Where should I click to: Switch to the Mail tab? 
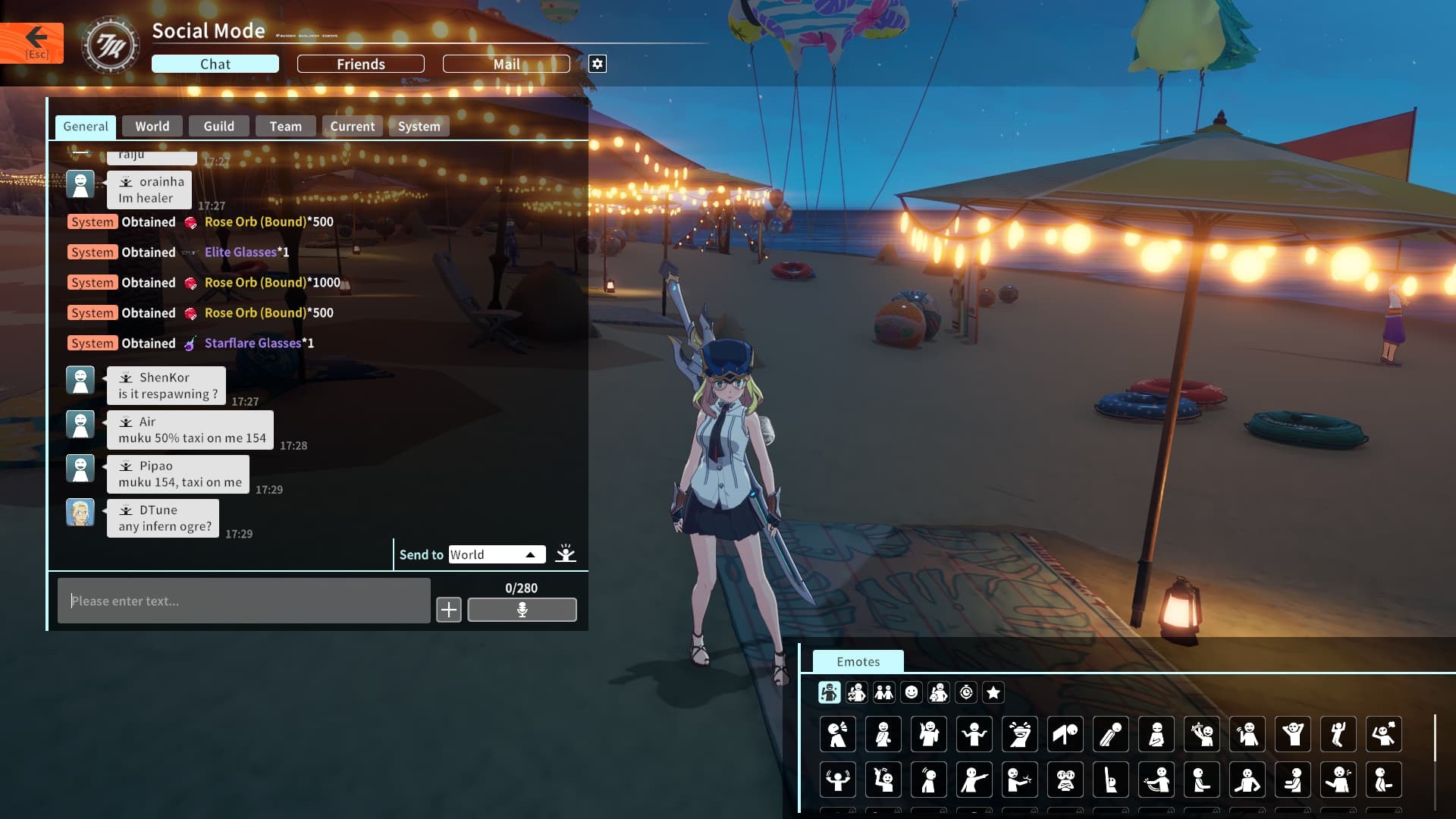506,64
